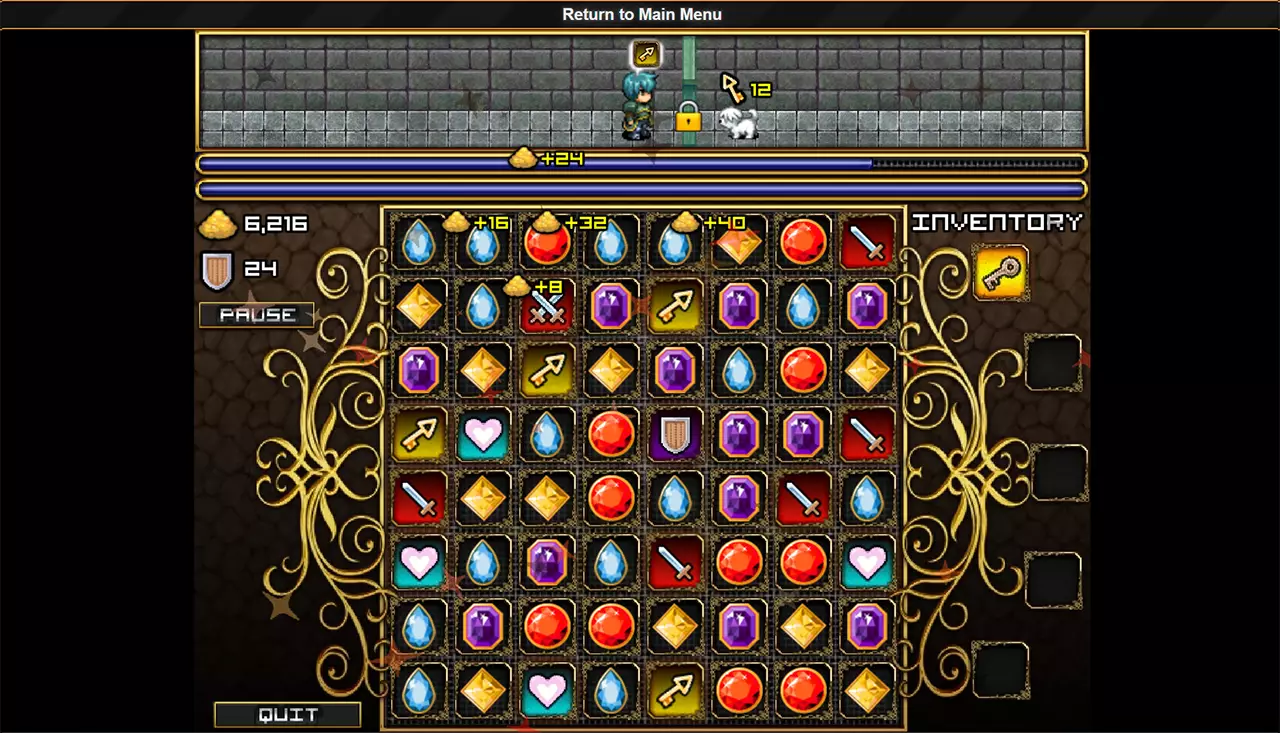Viewport: 1280px width, 733px height.
Task: Click the cursor icon labeled 12 near the dog
Action: click(x=733, y=90)
